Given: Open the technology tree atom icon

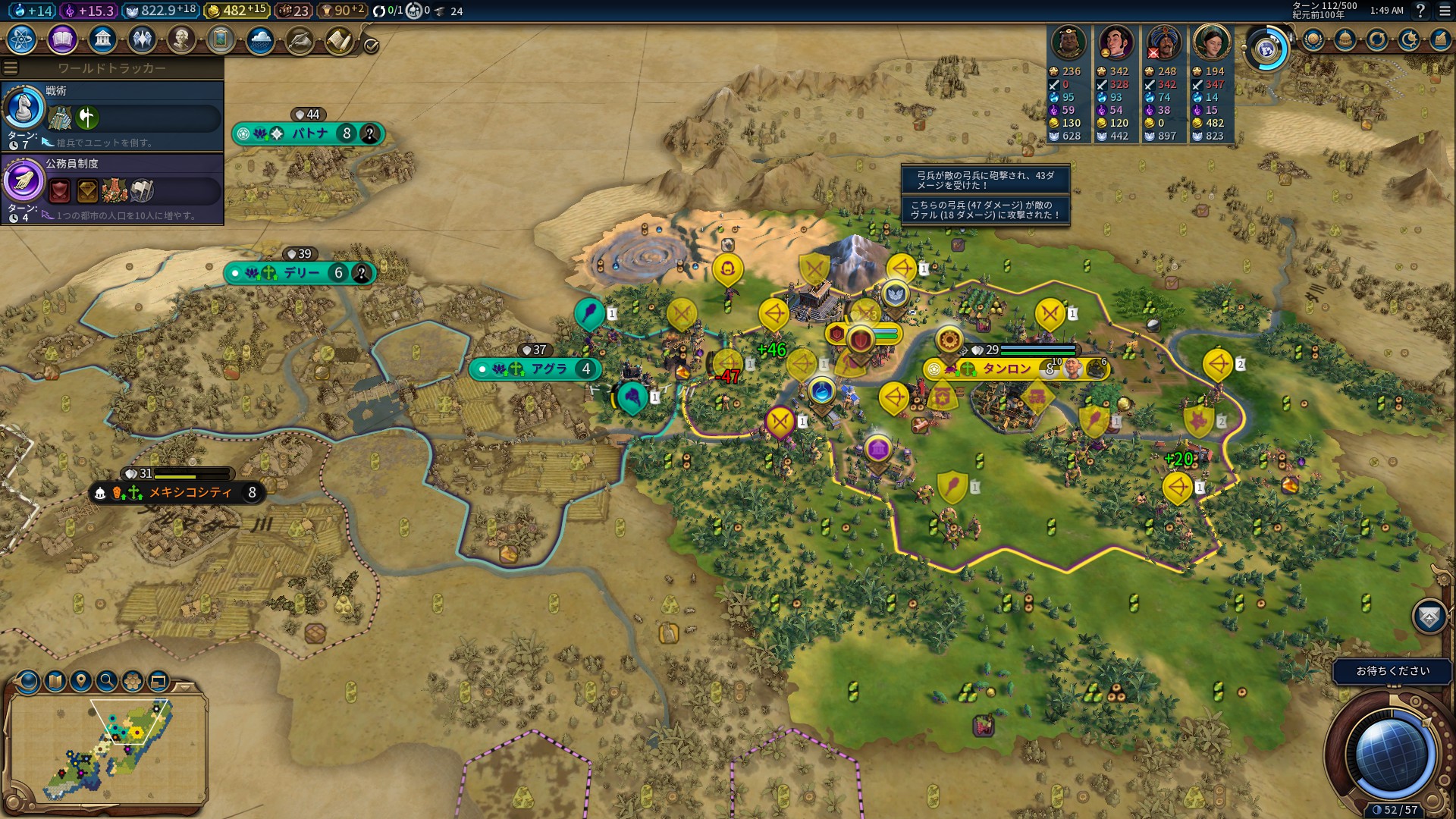Looking at the screenshot, I should [22, 39].
